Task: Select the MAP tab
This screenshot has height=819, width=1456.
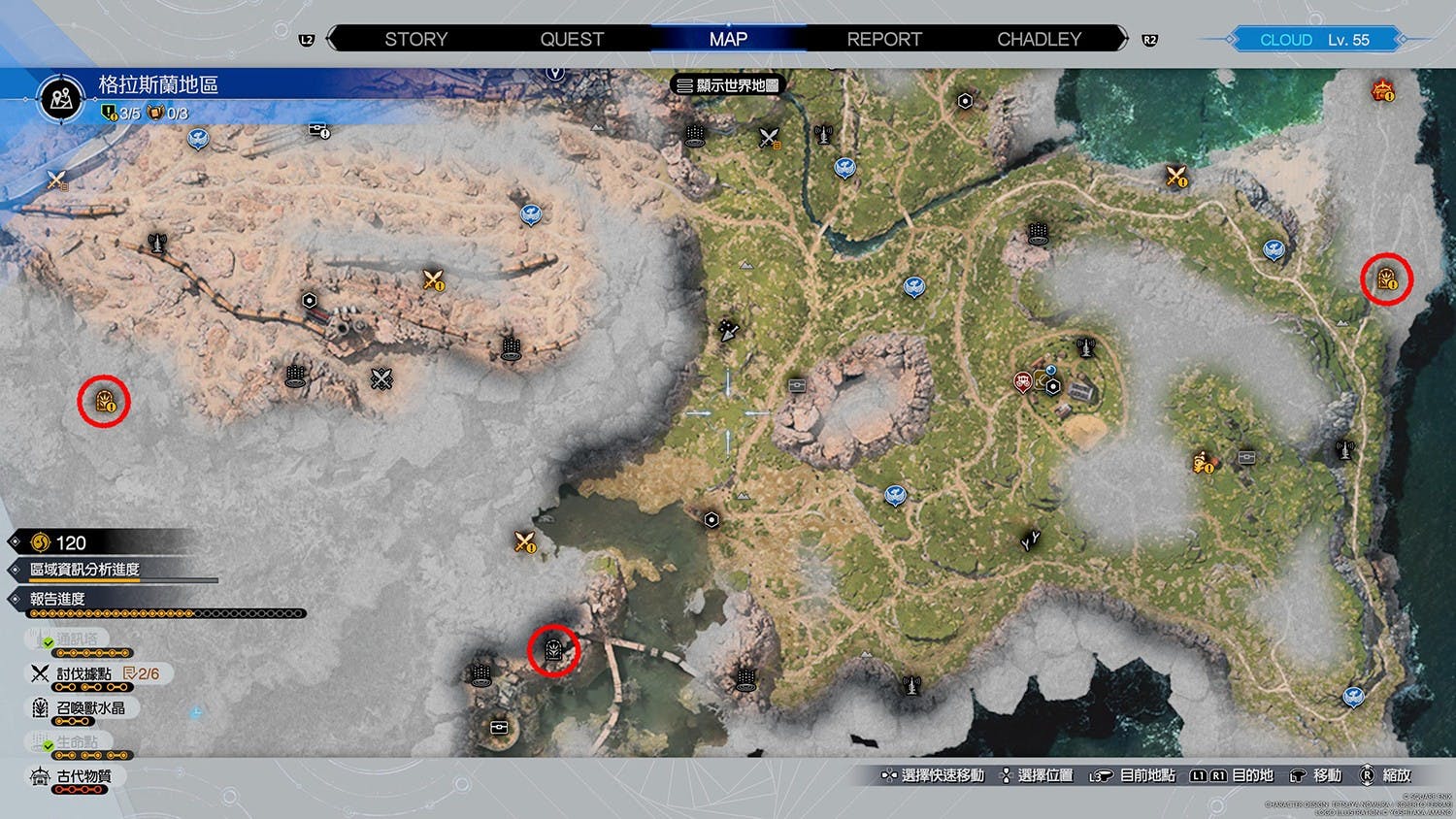Action: tap(728, 40)
